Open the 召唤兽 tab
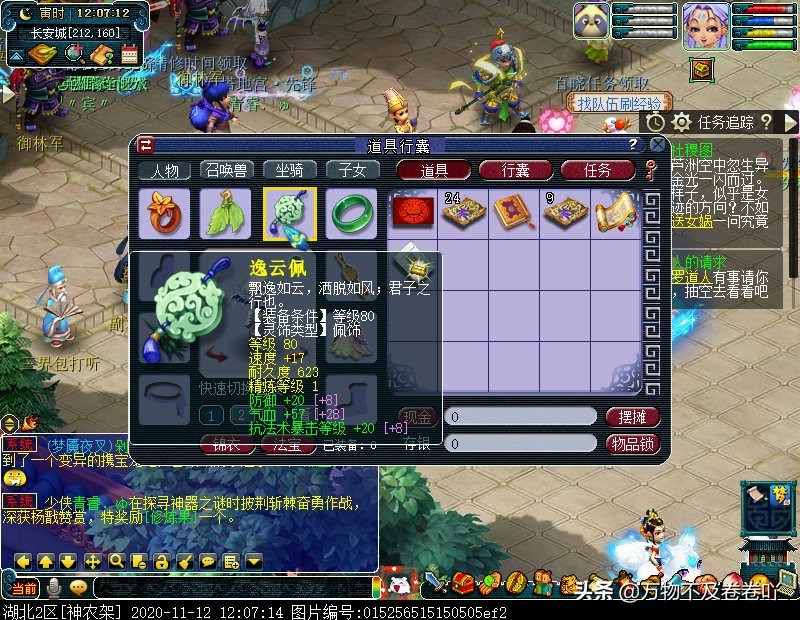 pos(228,170)
